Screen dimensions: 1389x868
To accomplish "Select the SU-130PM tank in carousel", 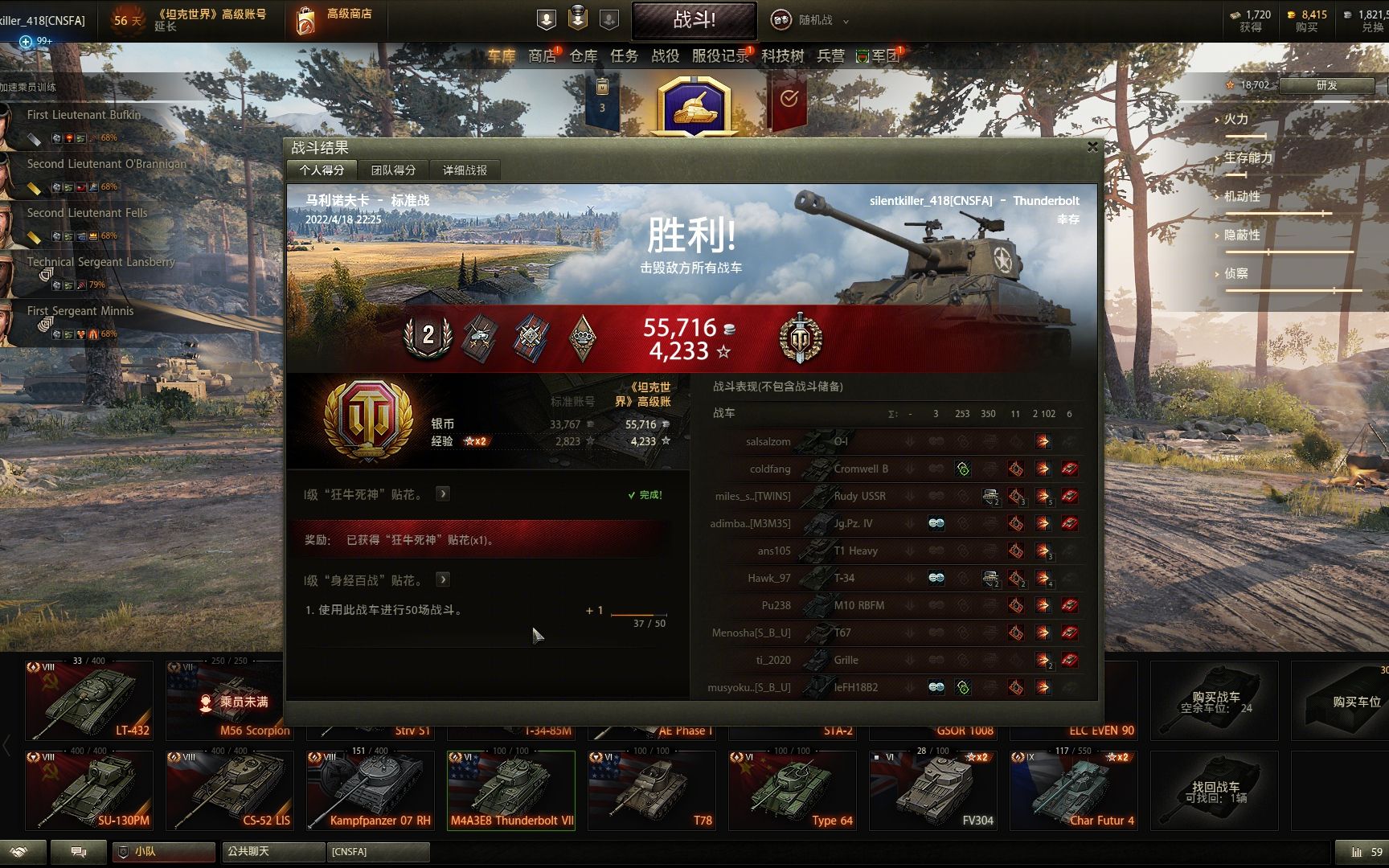I will point(88,789).
